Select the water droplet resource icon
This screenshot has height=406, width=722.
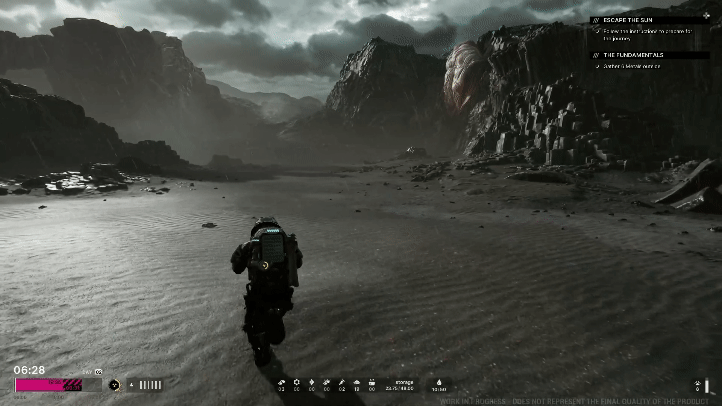[x=439, y=383]
